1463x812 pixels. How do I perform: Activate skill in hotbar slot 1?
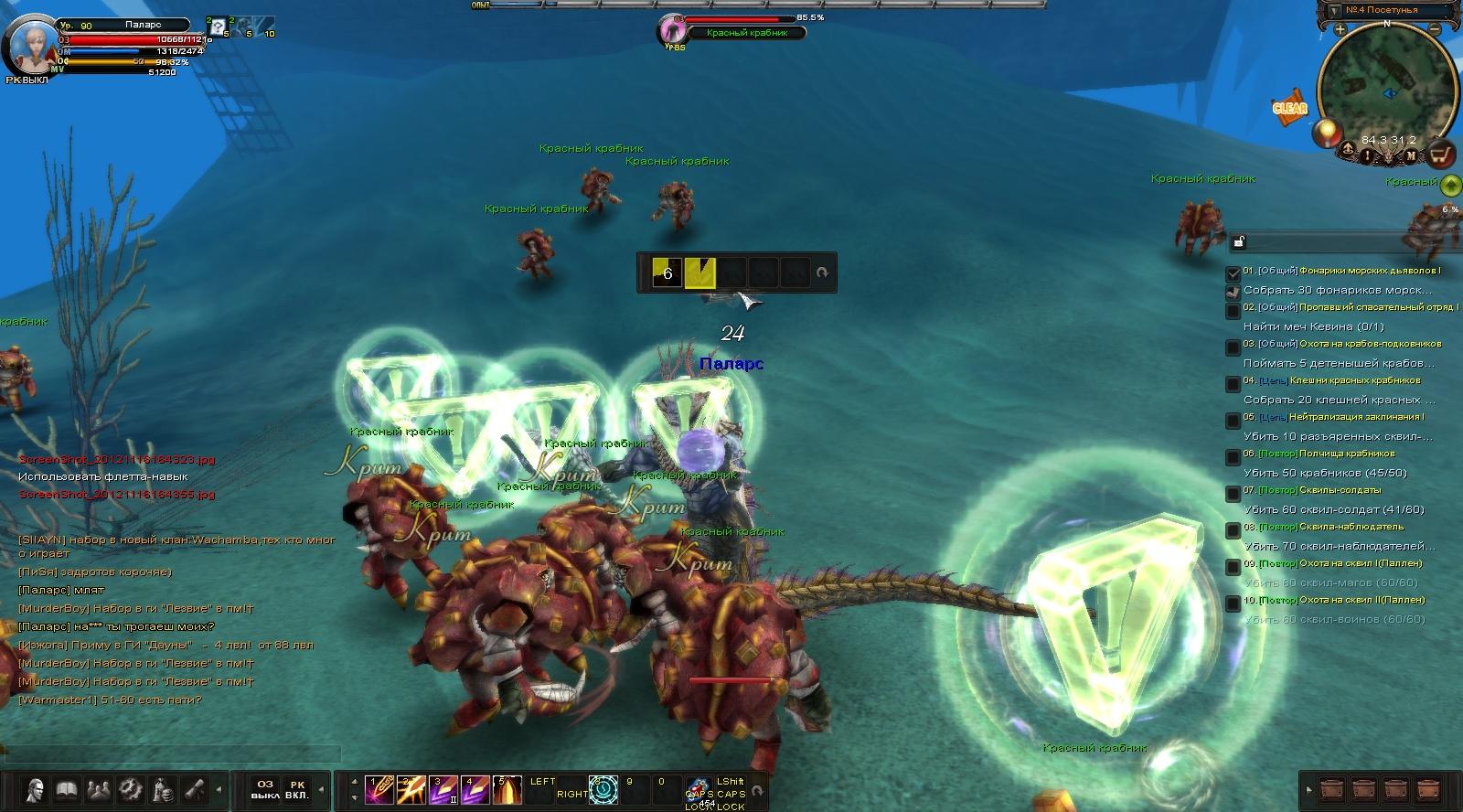tap(379, 788)
